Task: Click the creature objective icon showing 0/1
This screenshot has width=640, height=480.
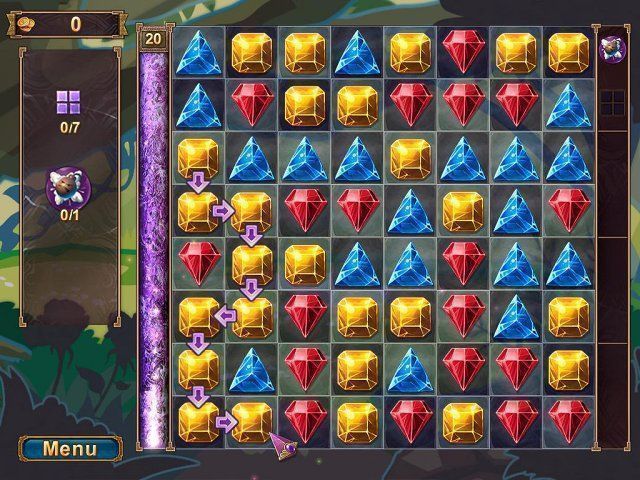Action: click(69, 186)
